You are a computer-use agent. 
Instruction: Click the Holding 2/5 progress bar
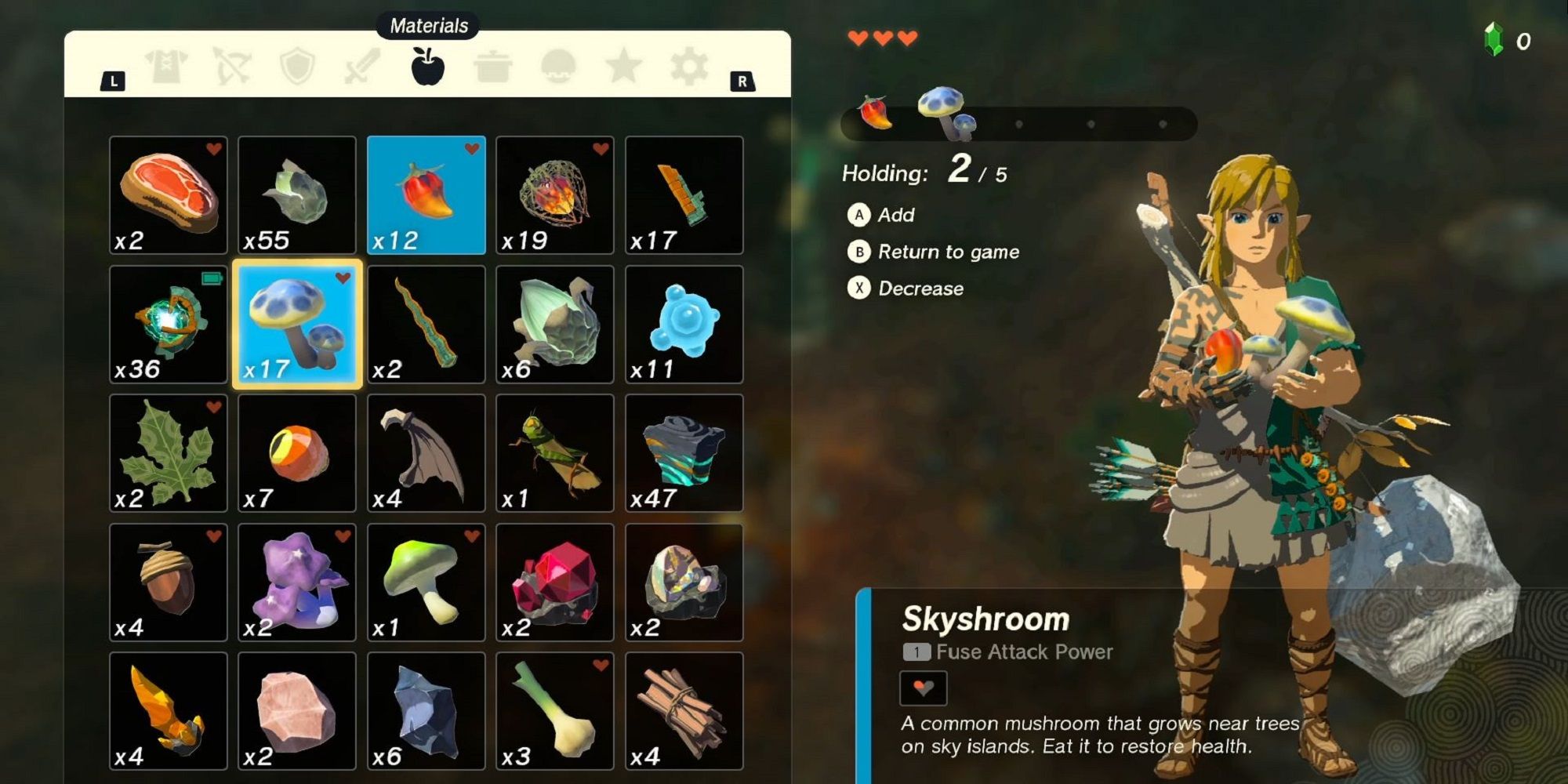[1019, 122]
